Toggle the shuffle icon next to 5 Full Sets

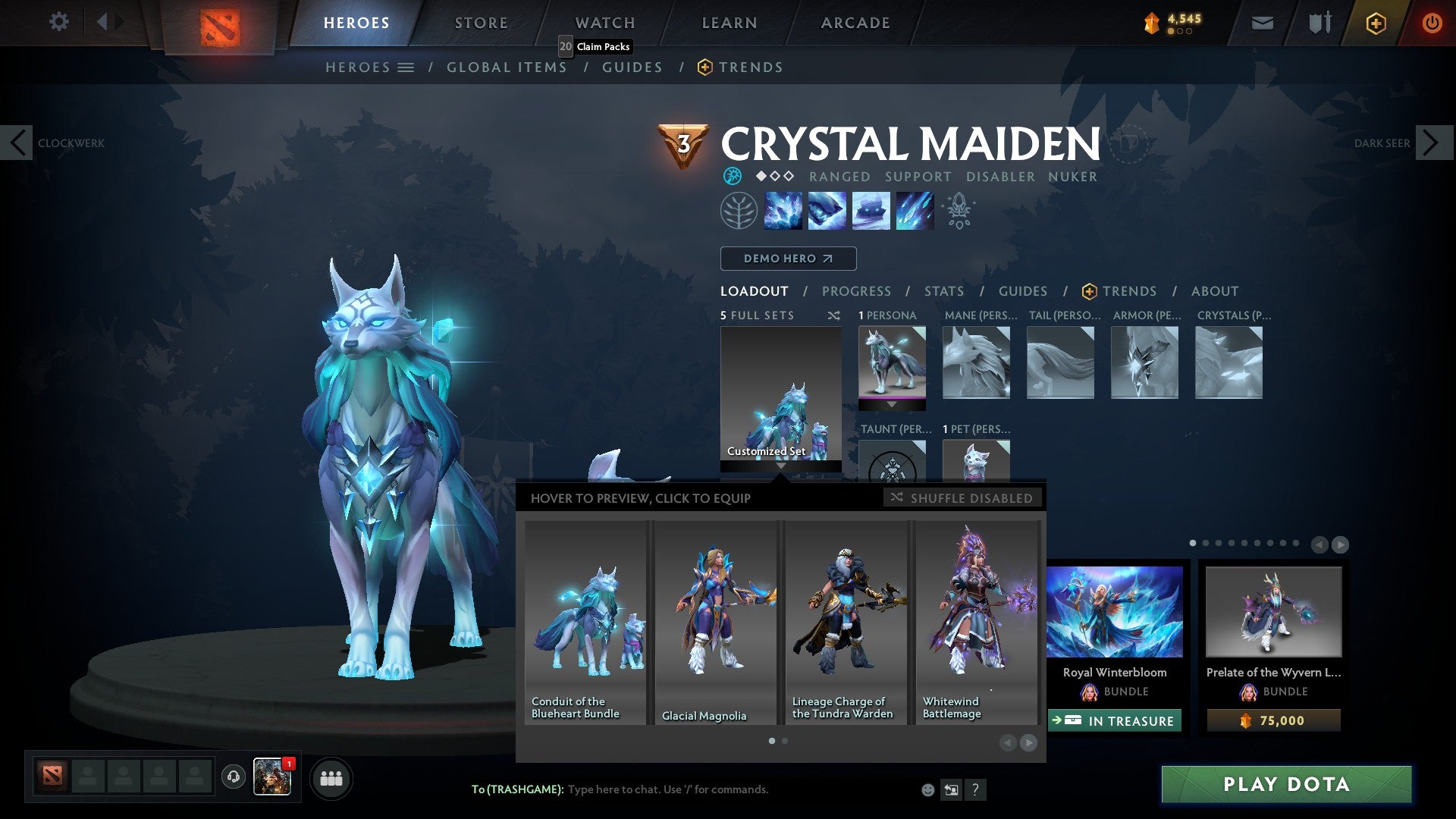pyautogui.click(x=833, y=315)
